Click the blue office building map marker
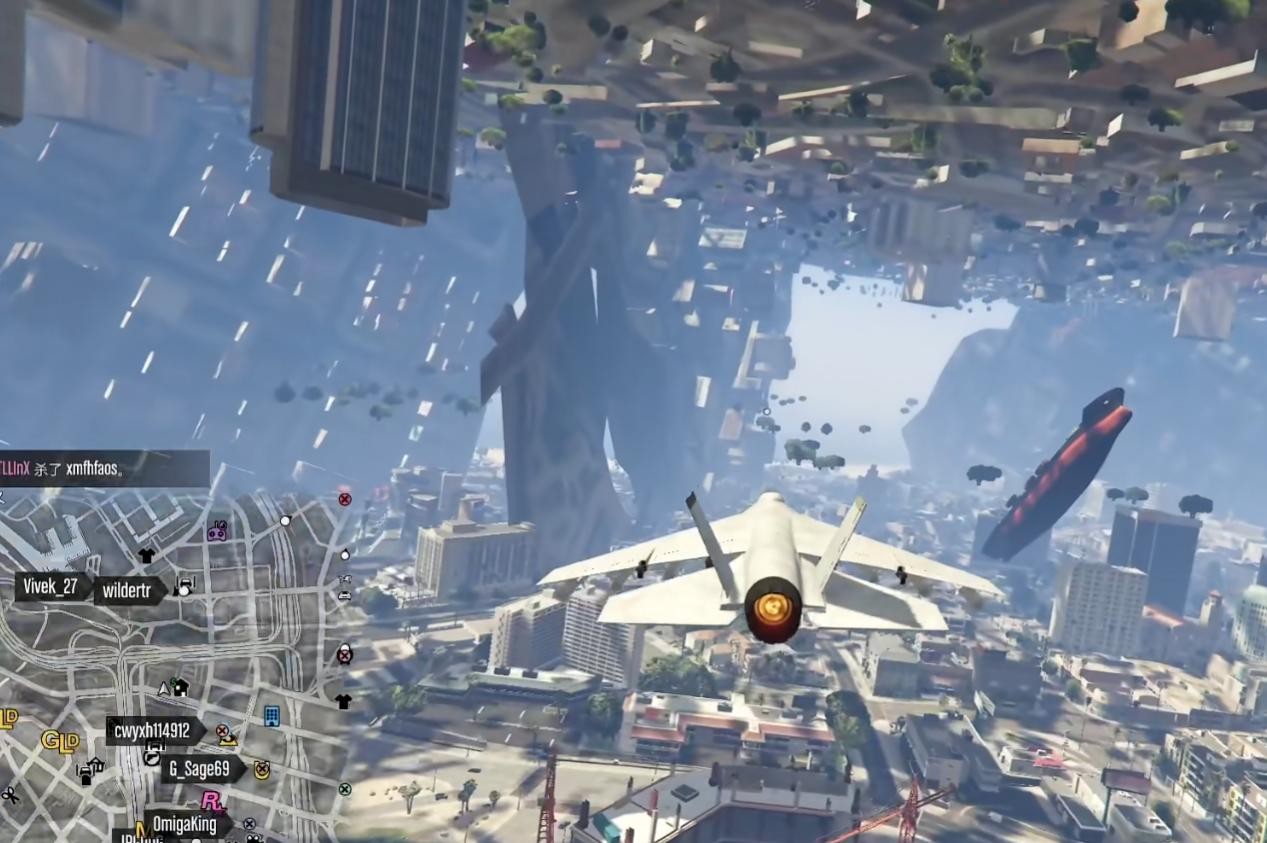 [x=271, y=716]
